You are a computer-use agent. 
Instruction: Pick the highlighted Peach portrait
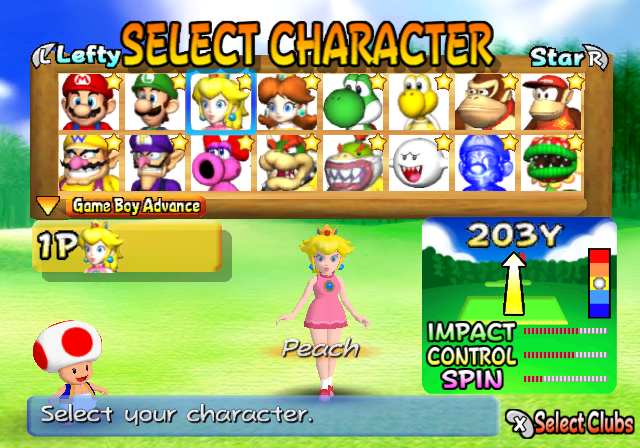click(x=220, y=101)
